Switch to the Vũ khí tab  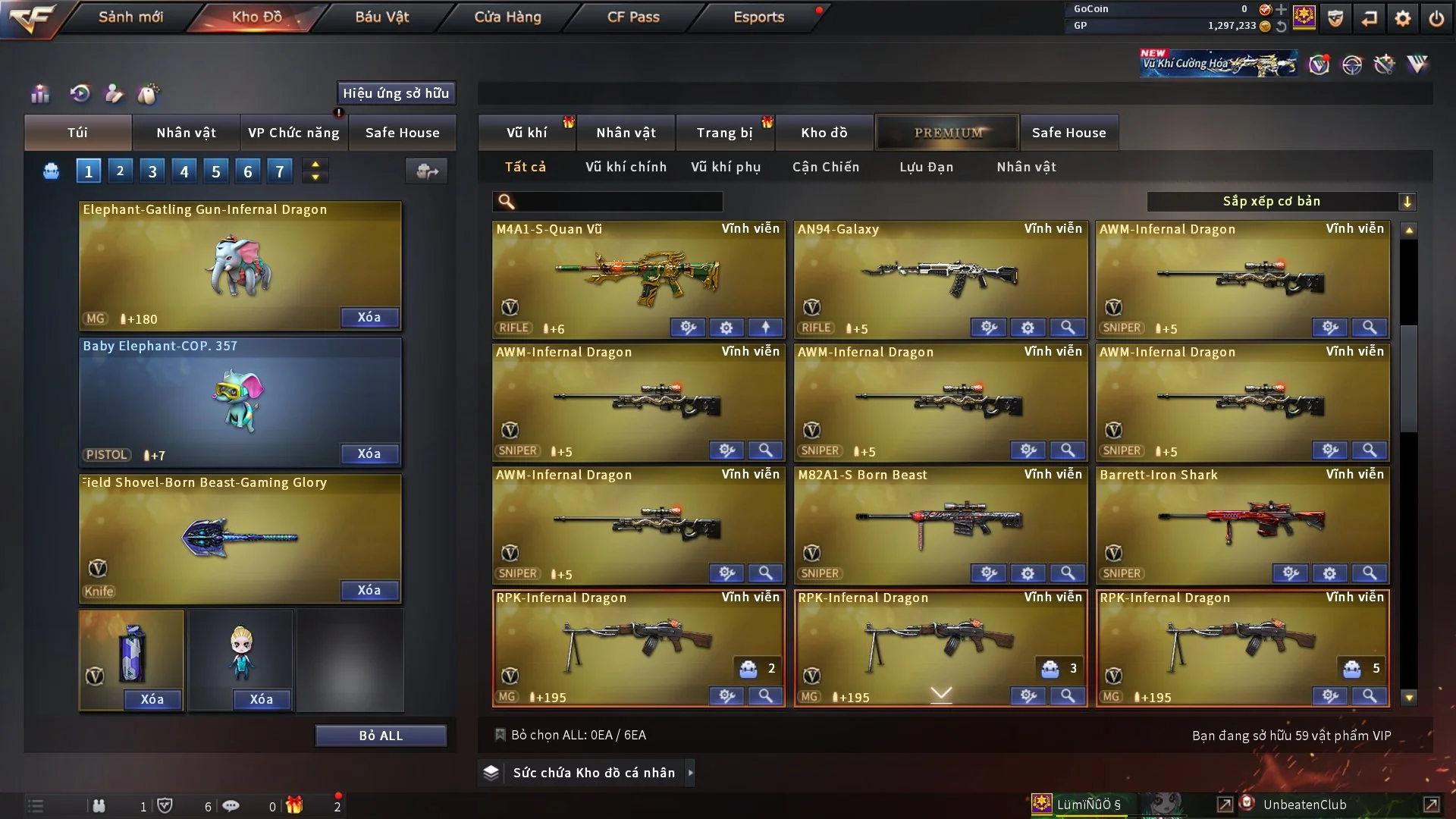pyautogui.click(x=526, y=133)
